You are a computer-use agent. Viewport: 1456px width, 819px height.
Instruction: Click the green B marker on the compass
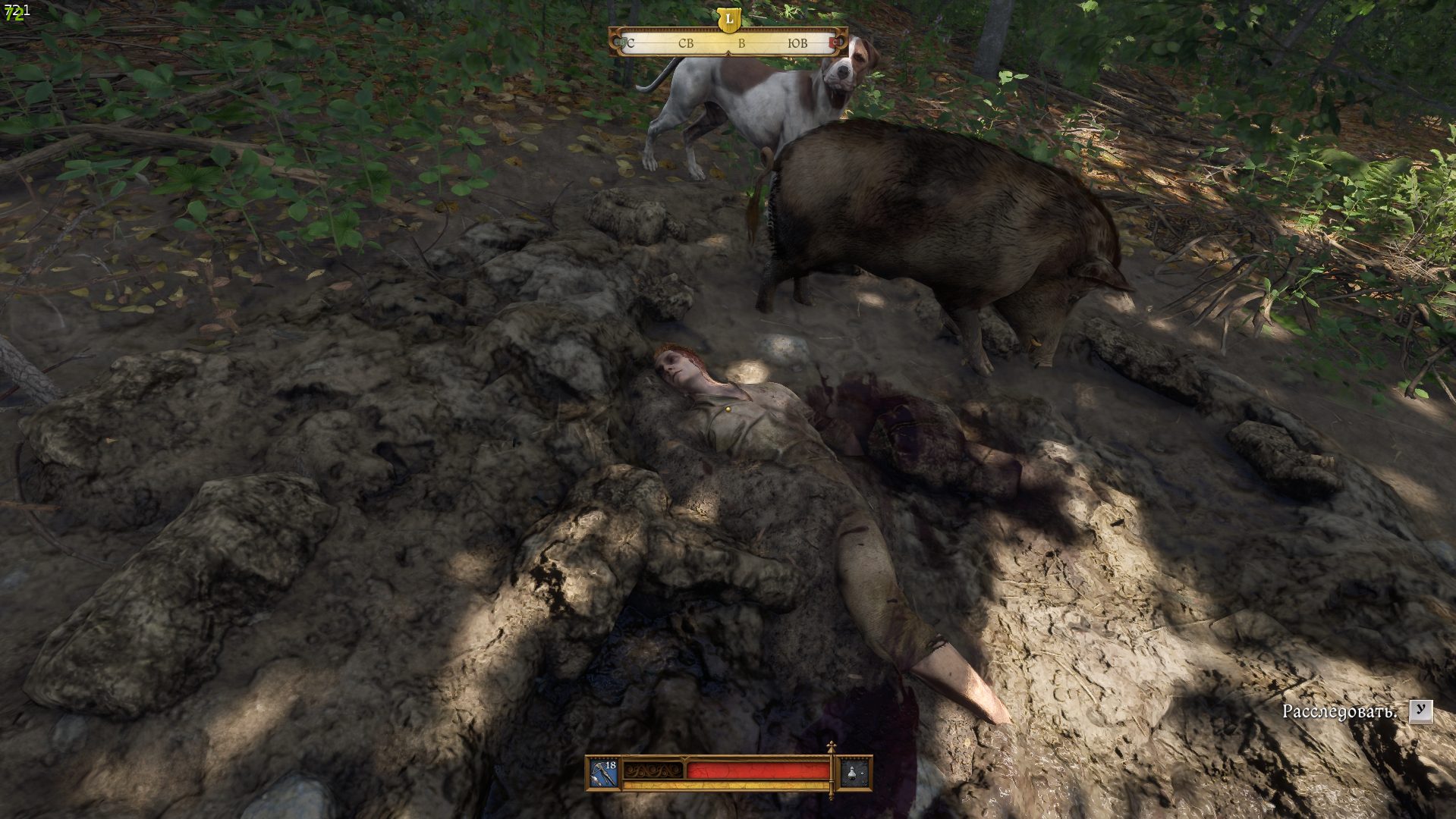pyautogui.click(x=622, y=43)
